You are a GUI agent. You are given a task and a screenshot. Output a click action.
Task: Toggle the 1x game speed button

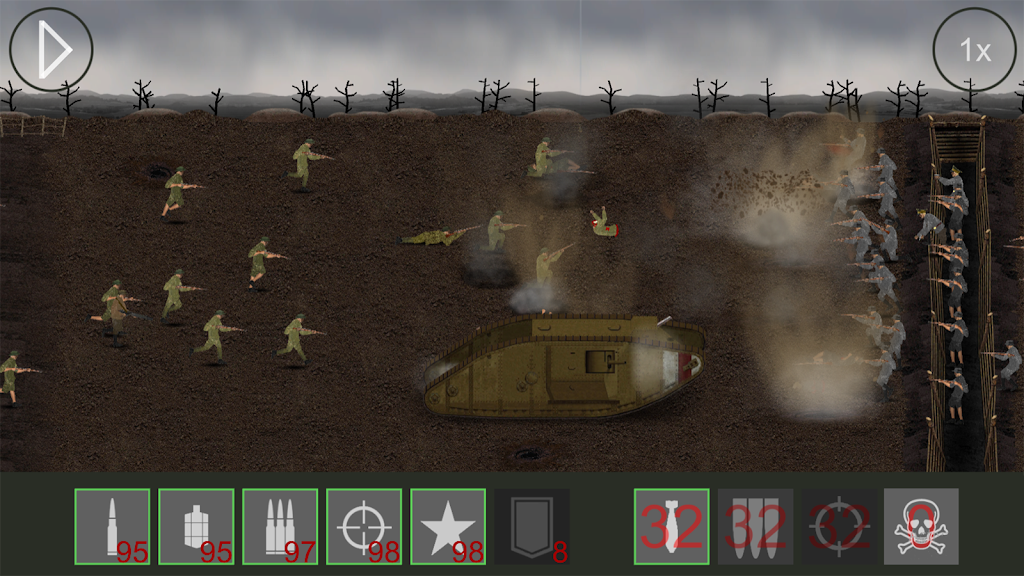coord(974,49)
